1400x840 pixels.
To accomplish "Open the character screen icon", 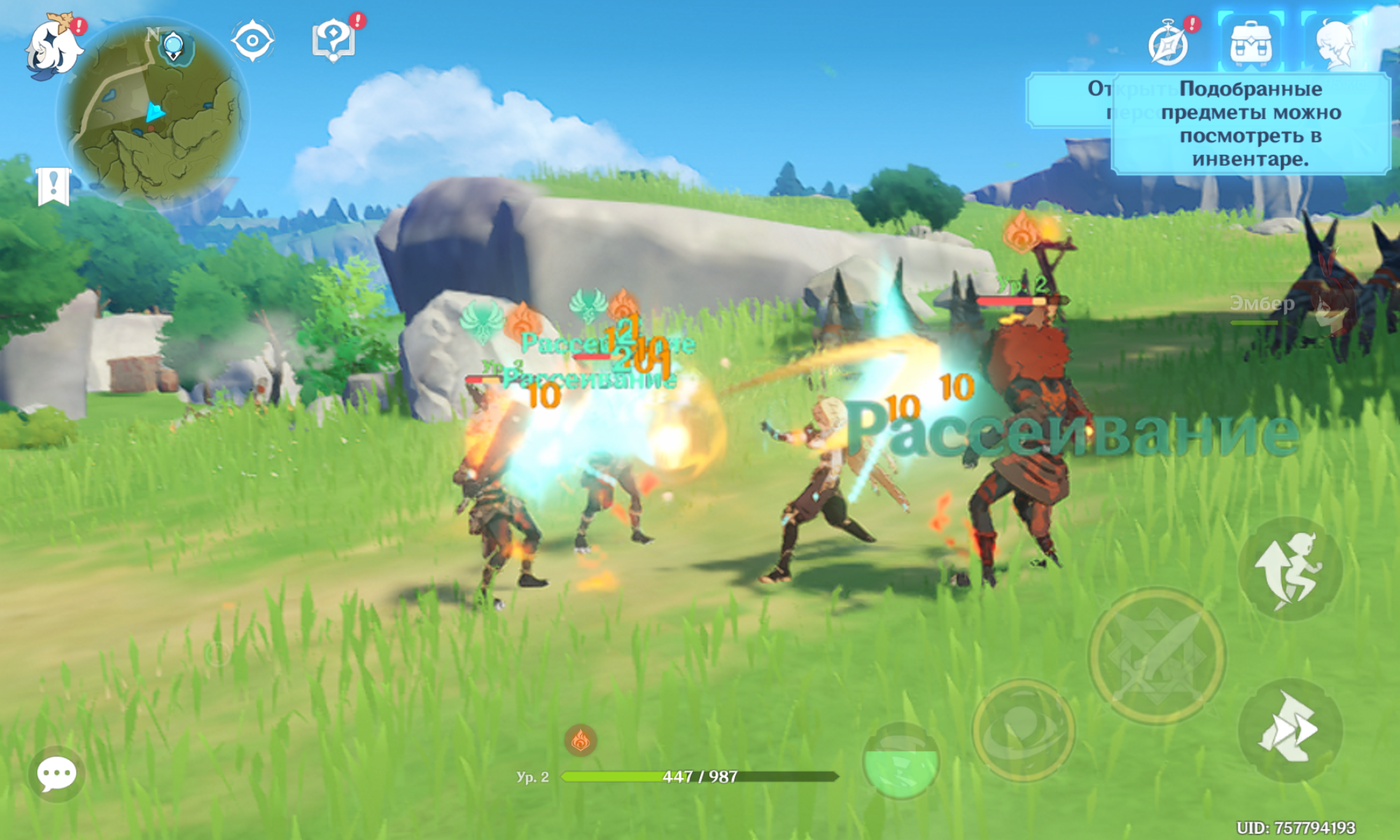I will tap(1336, 43).
